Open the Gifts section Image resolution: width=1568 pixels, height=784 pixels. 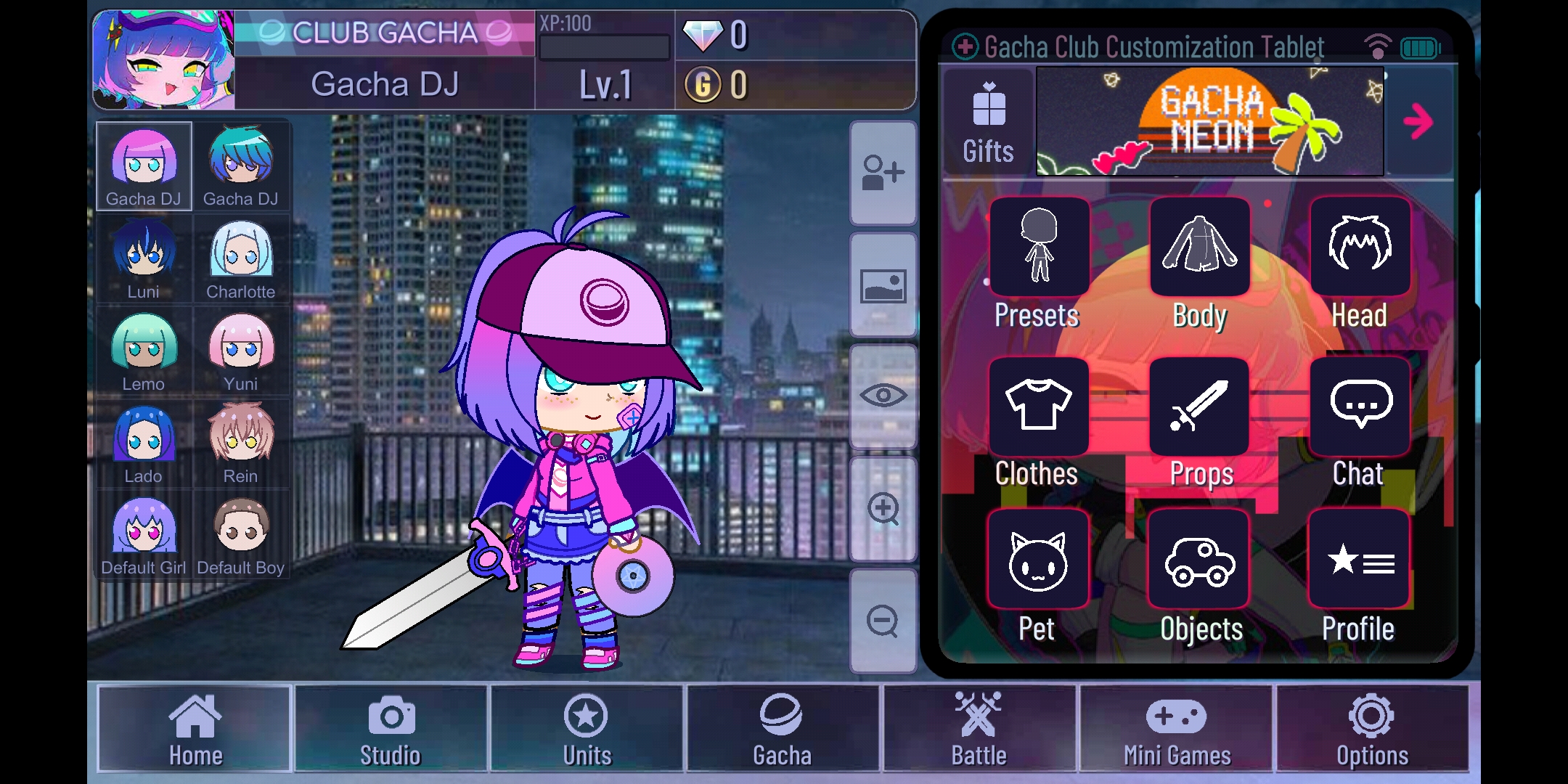[987, 120]
